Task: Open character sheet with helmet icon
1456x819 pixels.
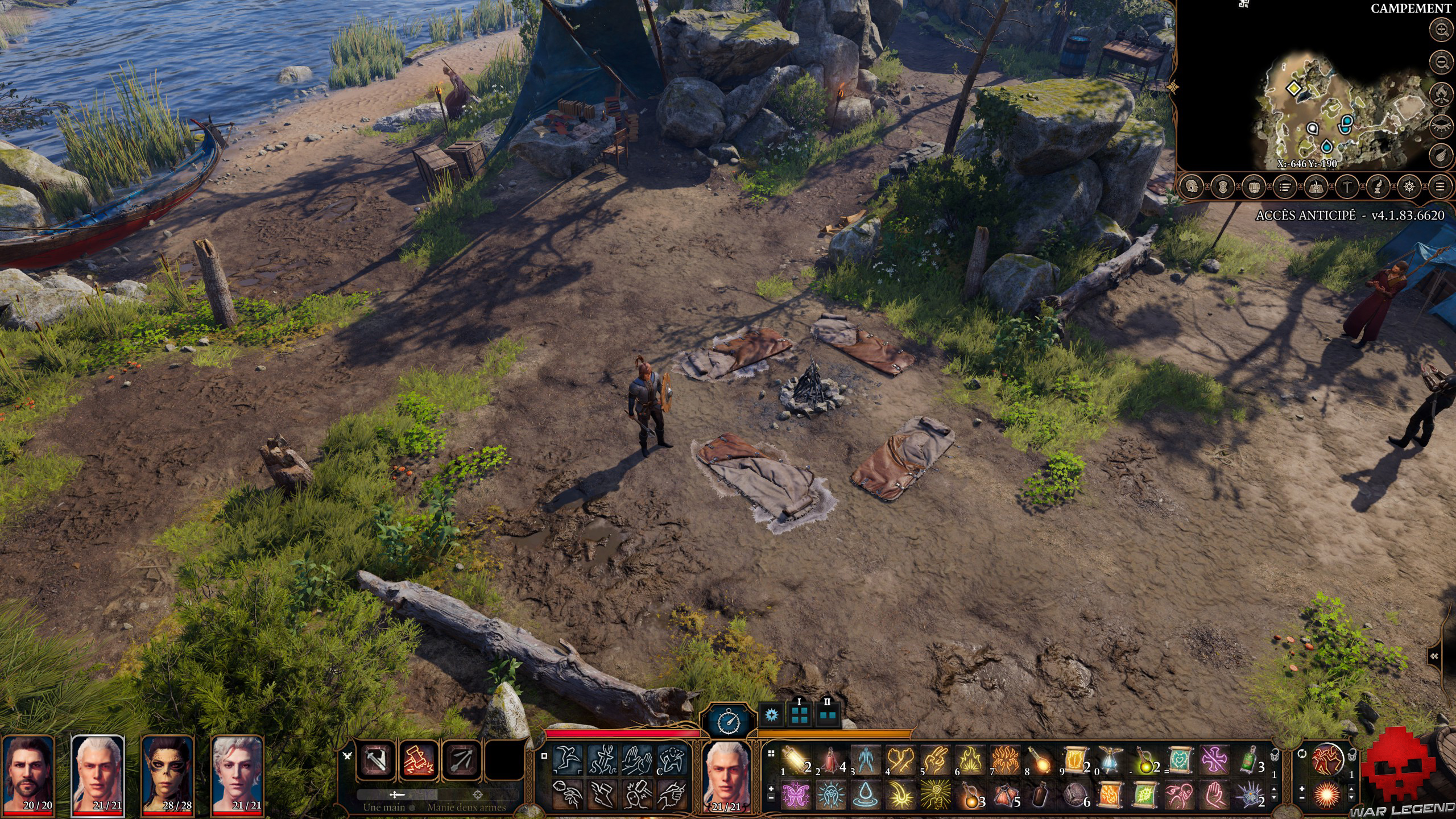Action: point(1192,186)
